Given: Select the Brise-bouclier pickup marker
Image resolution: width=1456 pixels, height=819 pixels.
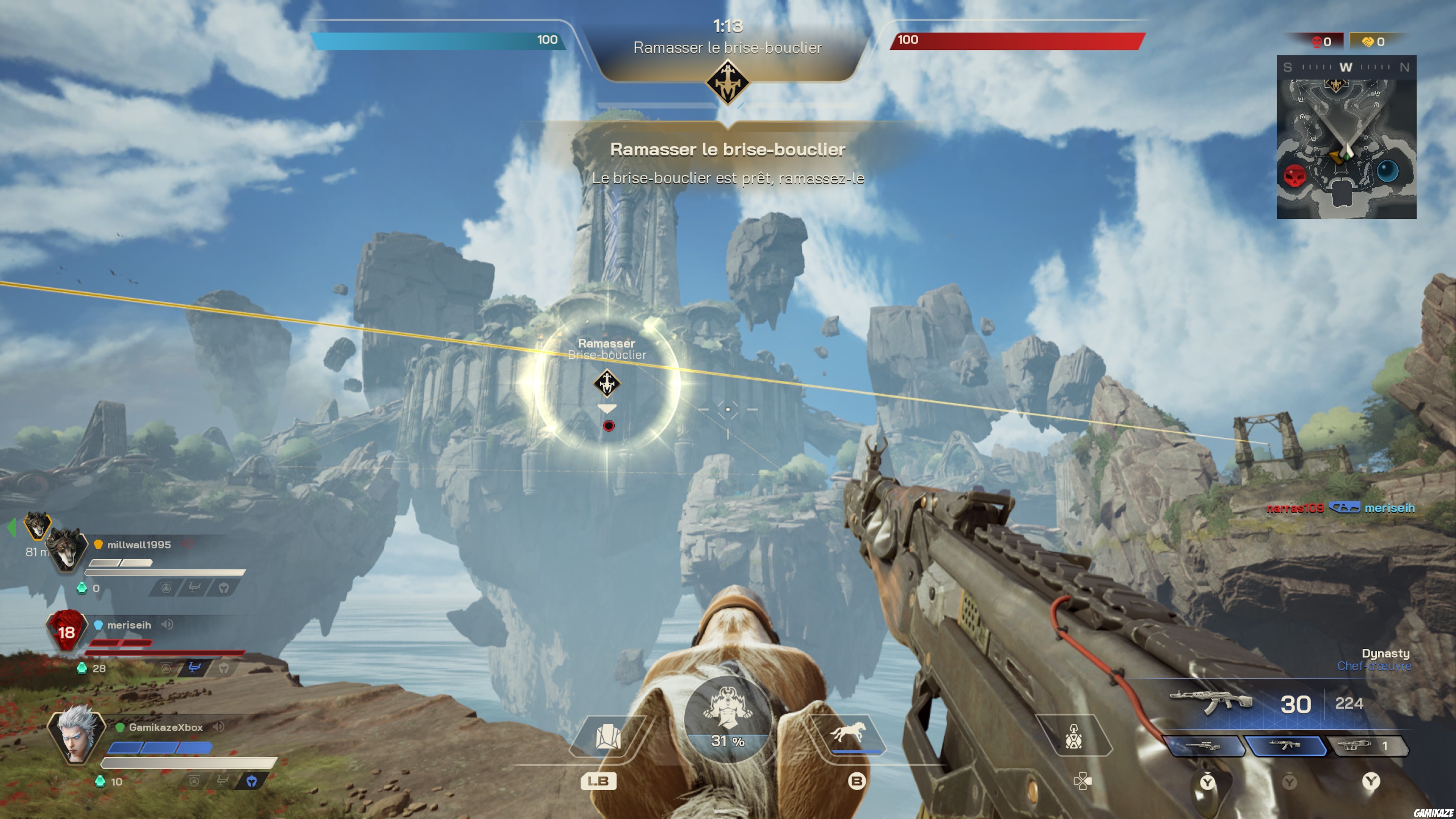Looking at the screenshot, I should [607, 384].
